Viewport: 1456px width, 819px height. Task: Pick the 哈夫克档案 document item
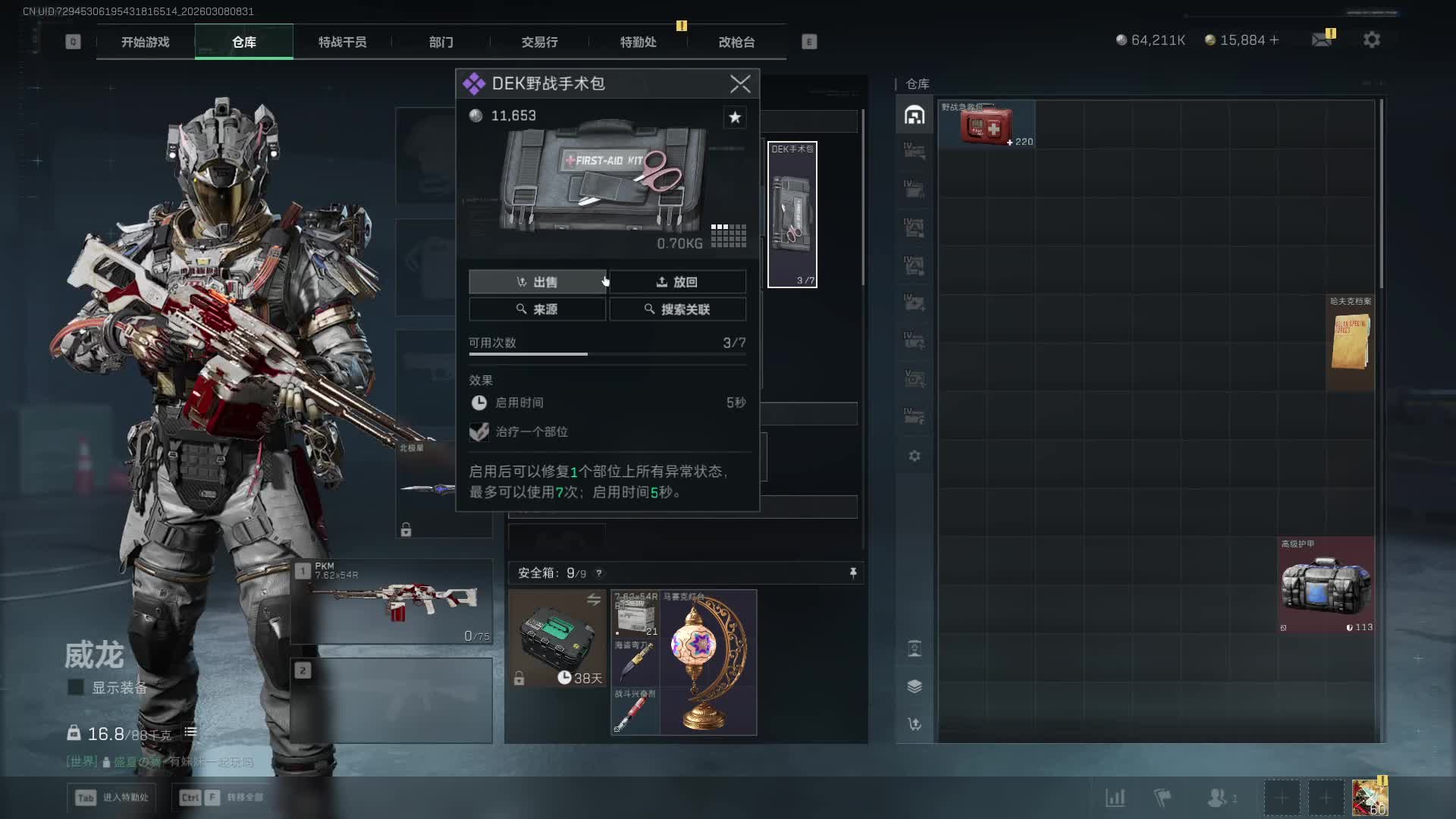tap(1350, 343)
